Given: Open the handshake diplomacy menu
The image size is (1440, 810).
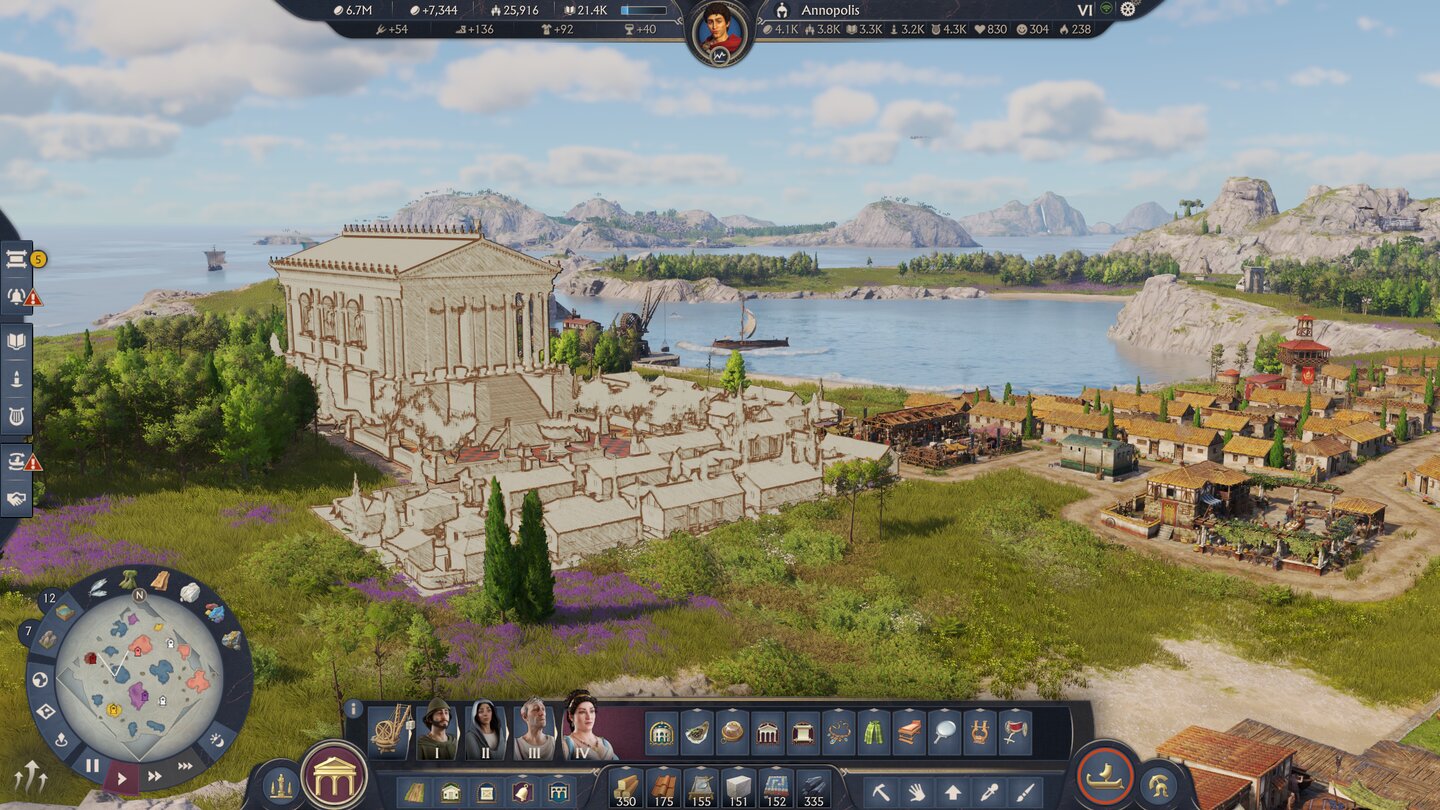Looking at the screenshot, I should [16, 498].
